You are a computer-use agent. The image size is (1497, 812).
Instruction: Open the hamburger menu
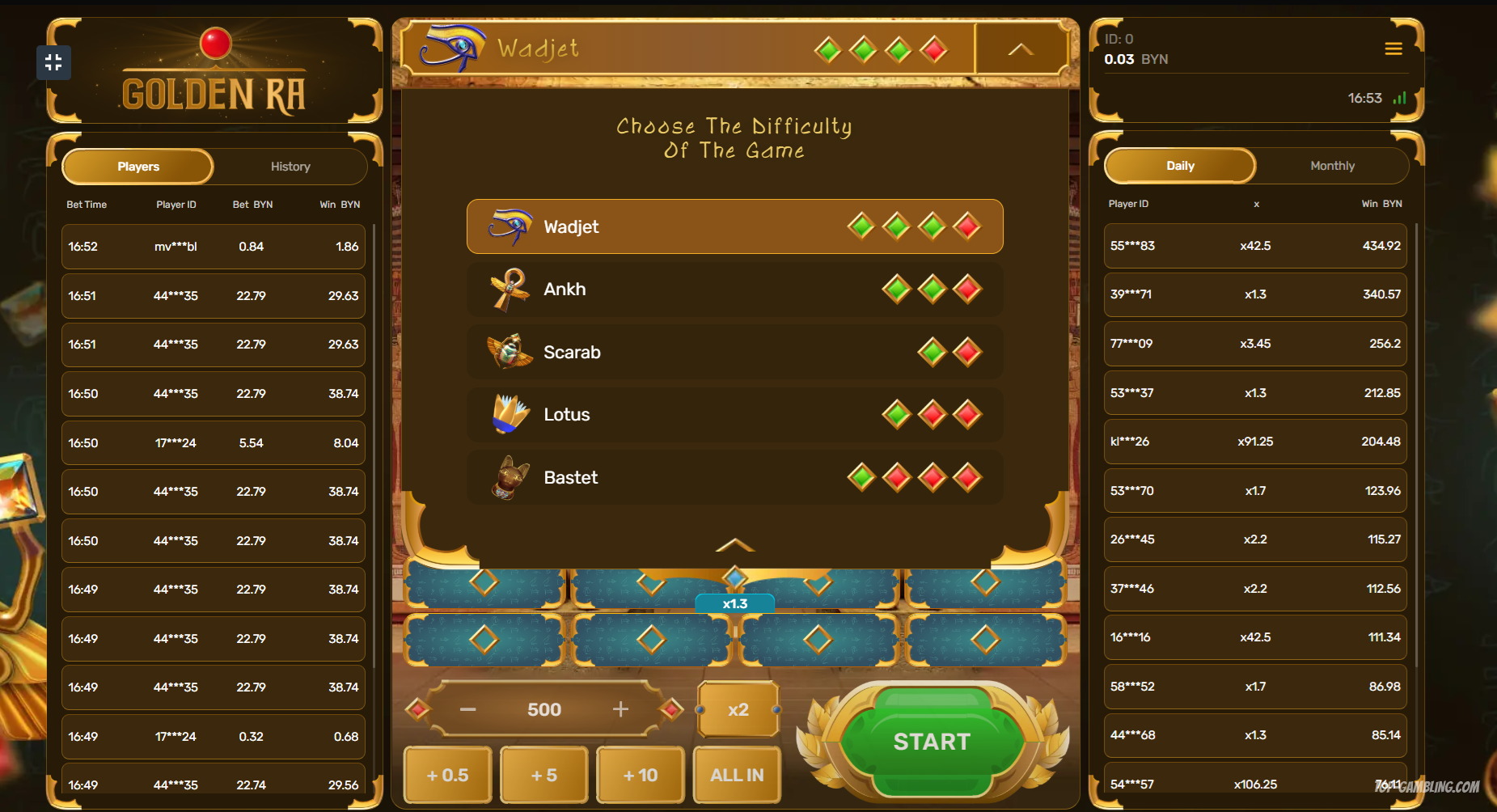click(x=1393, y=49)
